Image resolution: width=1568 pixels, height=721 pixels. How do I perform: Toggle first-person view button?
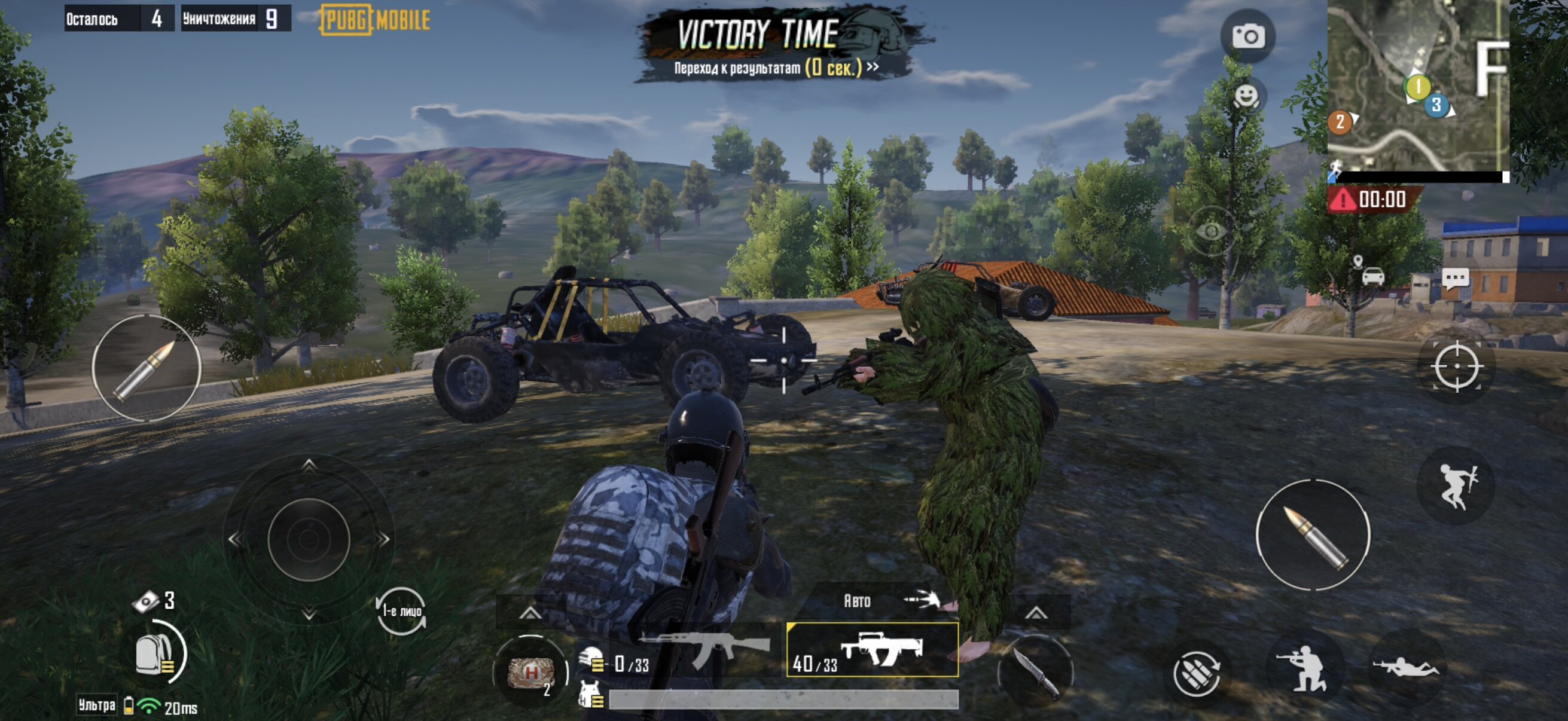401,611
